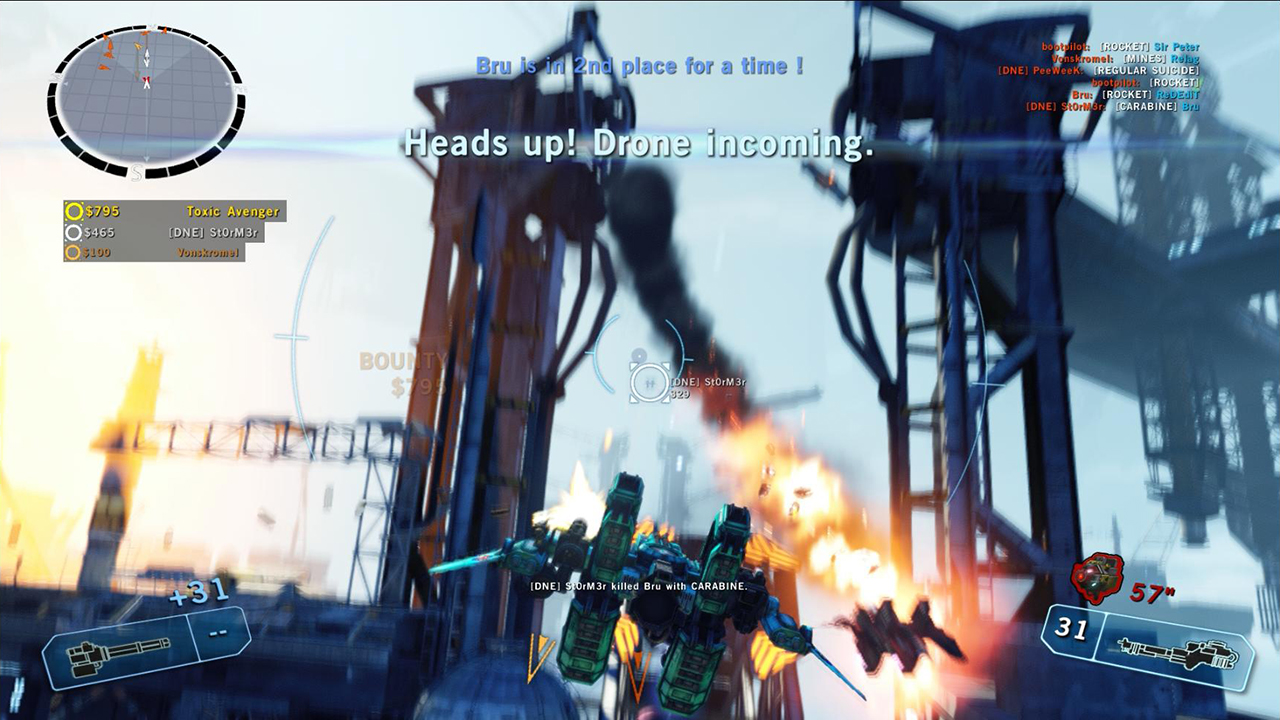This screenshot has width=1280, height=720.
Task: Click the yellow ring around the $795 bounty leader
Action: click(73, 211)
